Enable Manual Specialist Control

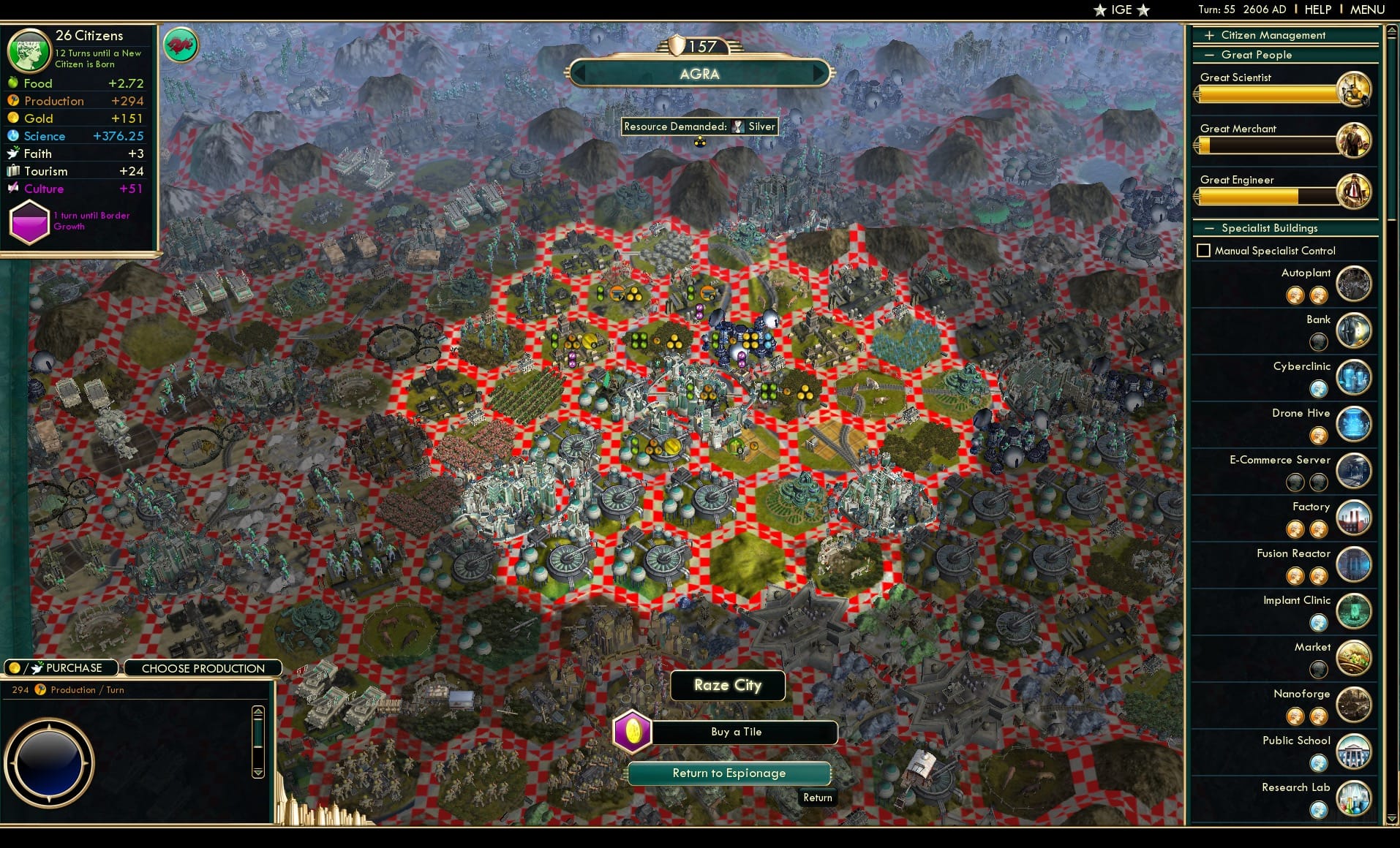1205,250
